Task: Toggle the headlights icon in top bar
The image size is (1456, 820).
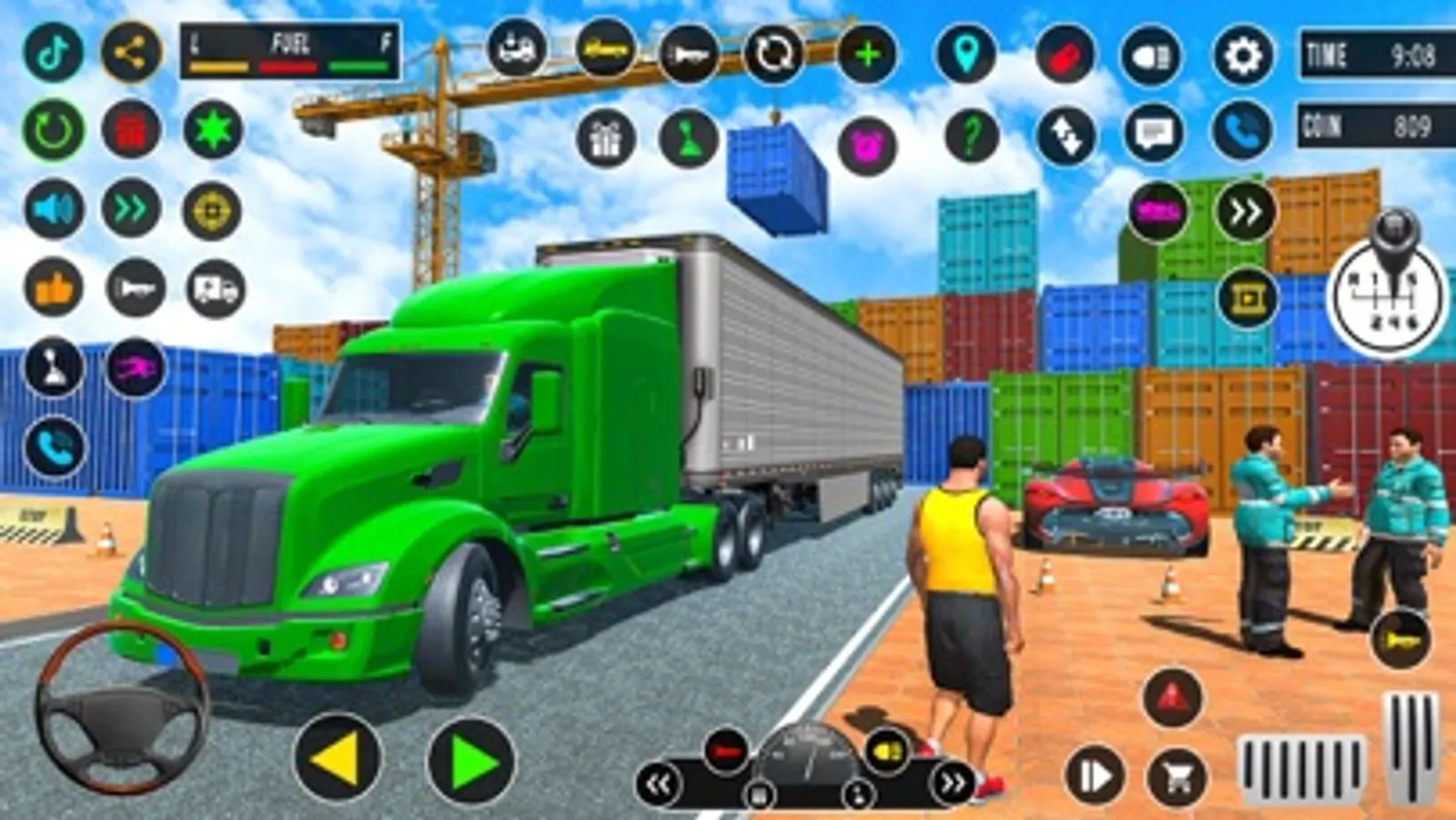Action: tap(1151, 55)
